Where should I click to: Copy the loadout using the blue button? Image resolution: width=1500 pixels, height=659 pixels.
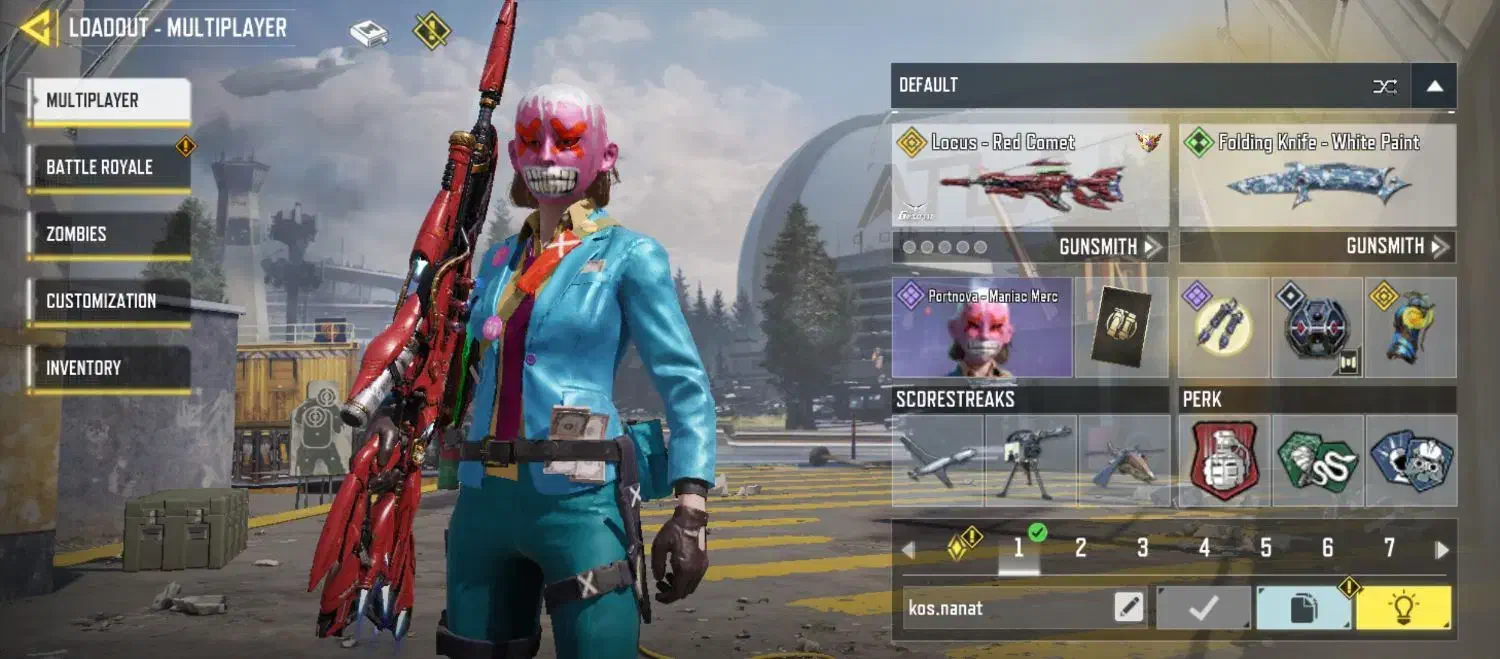[x=1303, y=607]
